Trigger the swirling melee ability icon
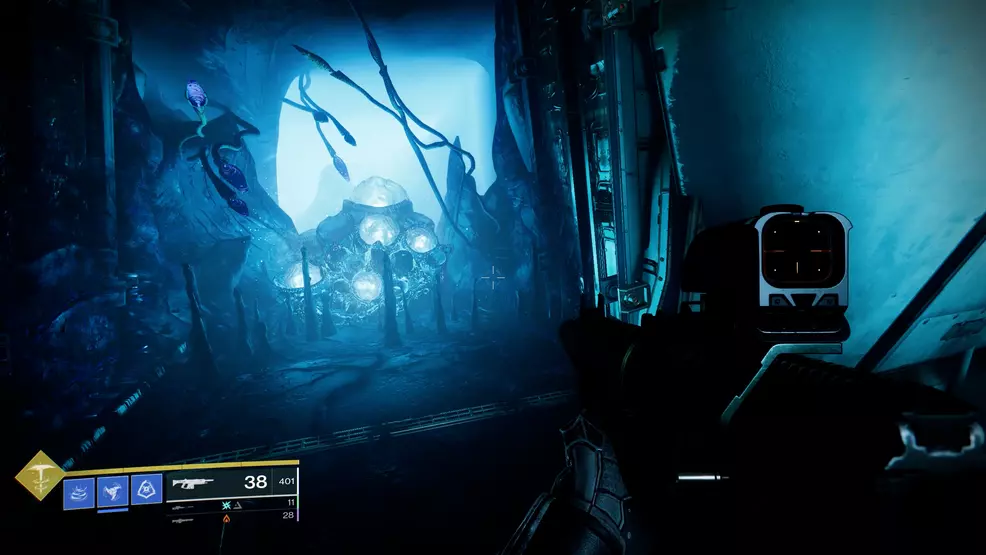The height and width of the screenshot is (555, 986). click(112, 491)
